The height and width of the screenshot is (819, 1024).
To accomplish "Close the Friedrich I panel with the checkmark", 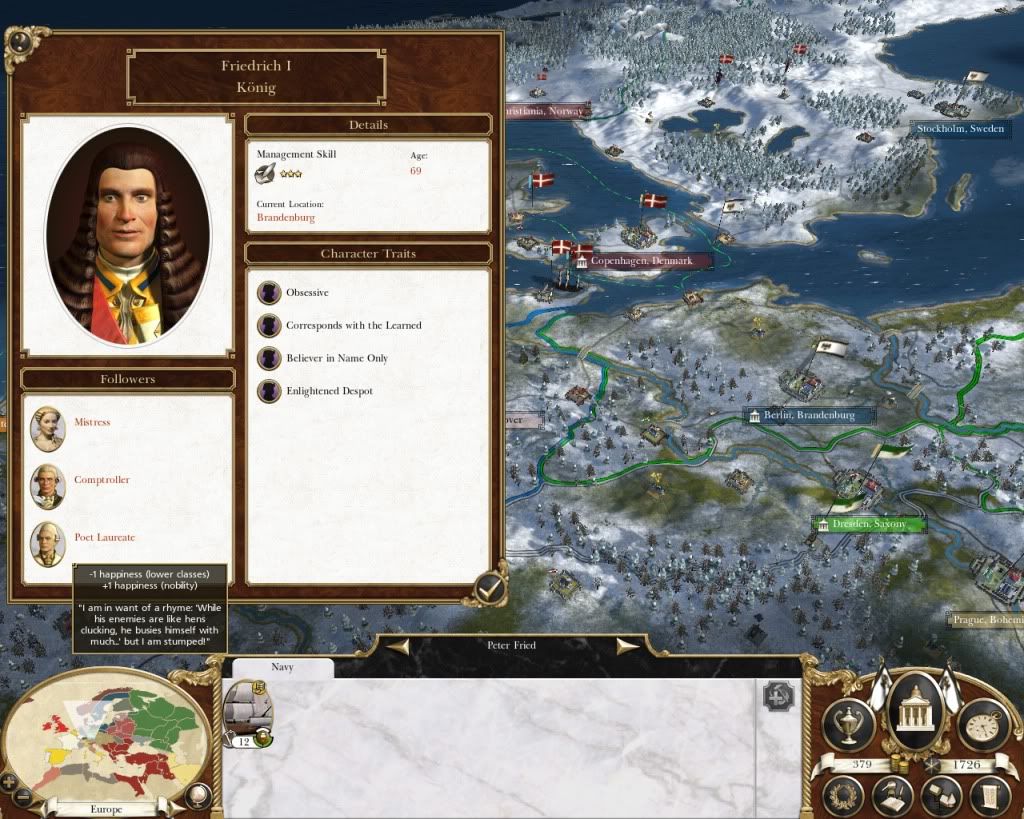I will point(488,587).
